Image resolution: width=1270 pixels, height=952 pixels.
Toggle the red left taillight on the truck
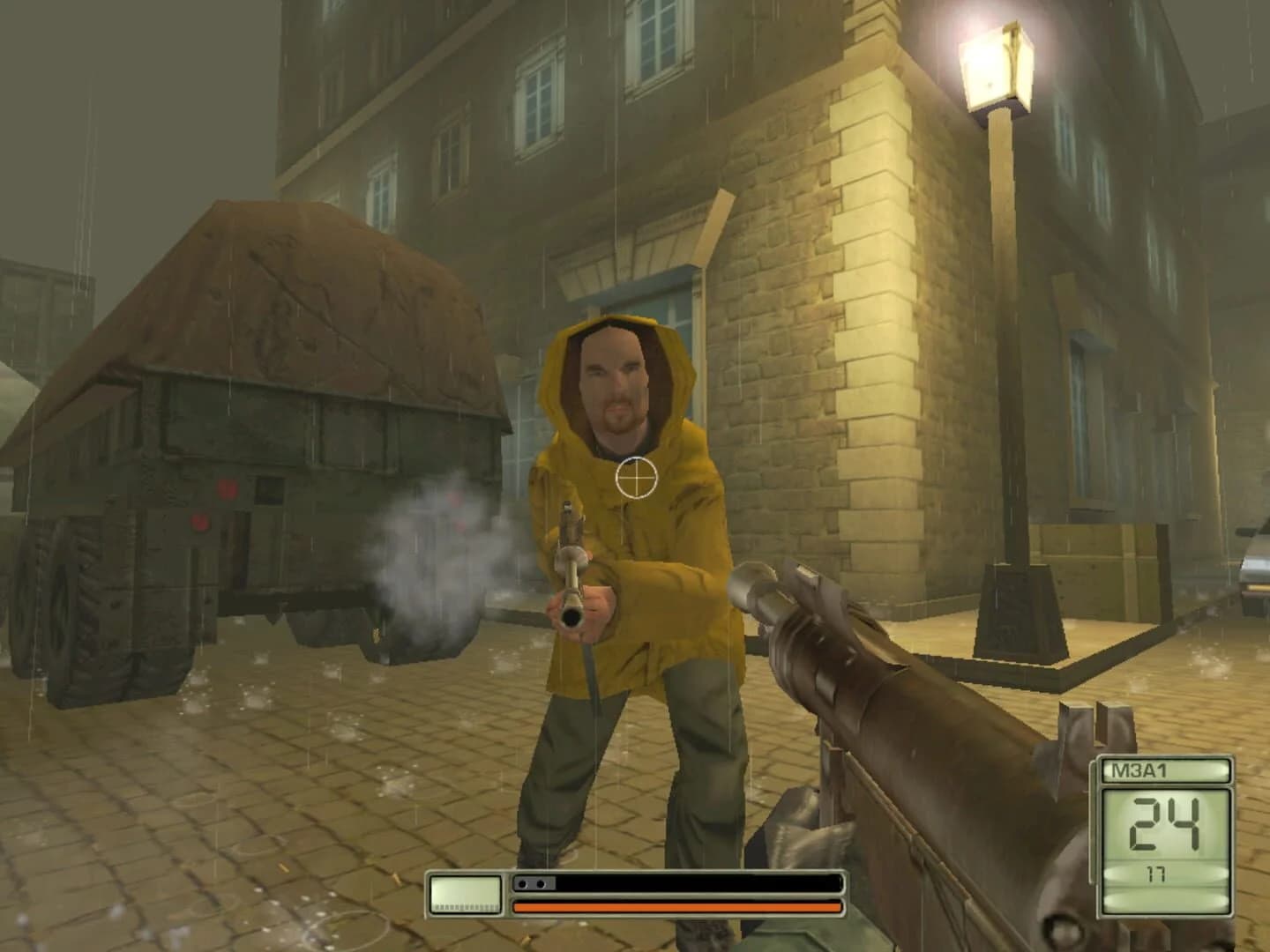pos(200,522)
